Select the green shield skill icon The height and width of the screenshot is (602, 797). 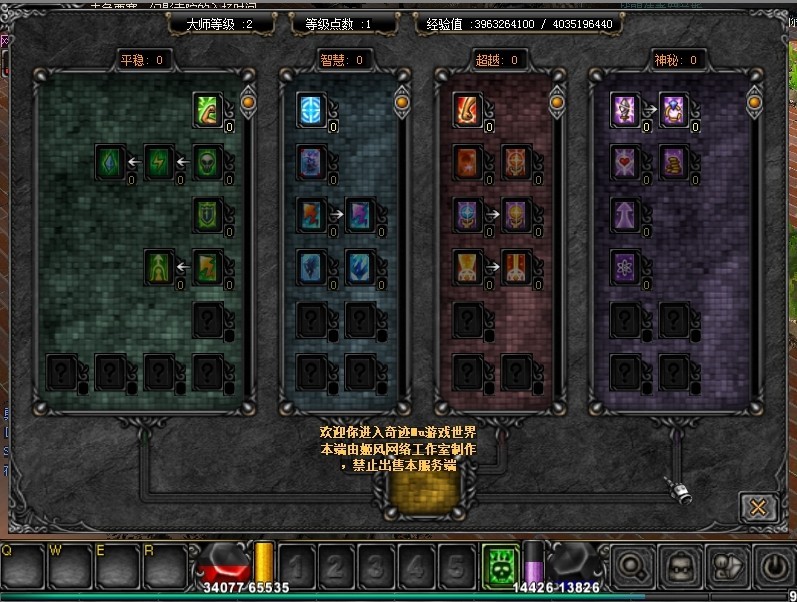(207, 214)
